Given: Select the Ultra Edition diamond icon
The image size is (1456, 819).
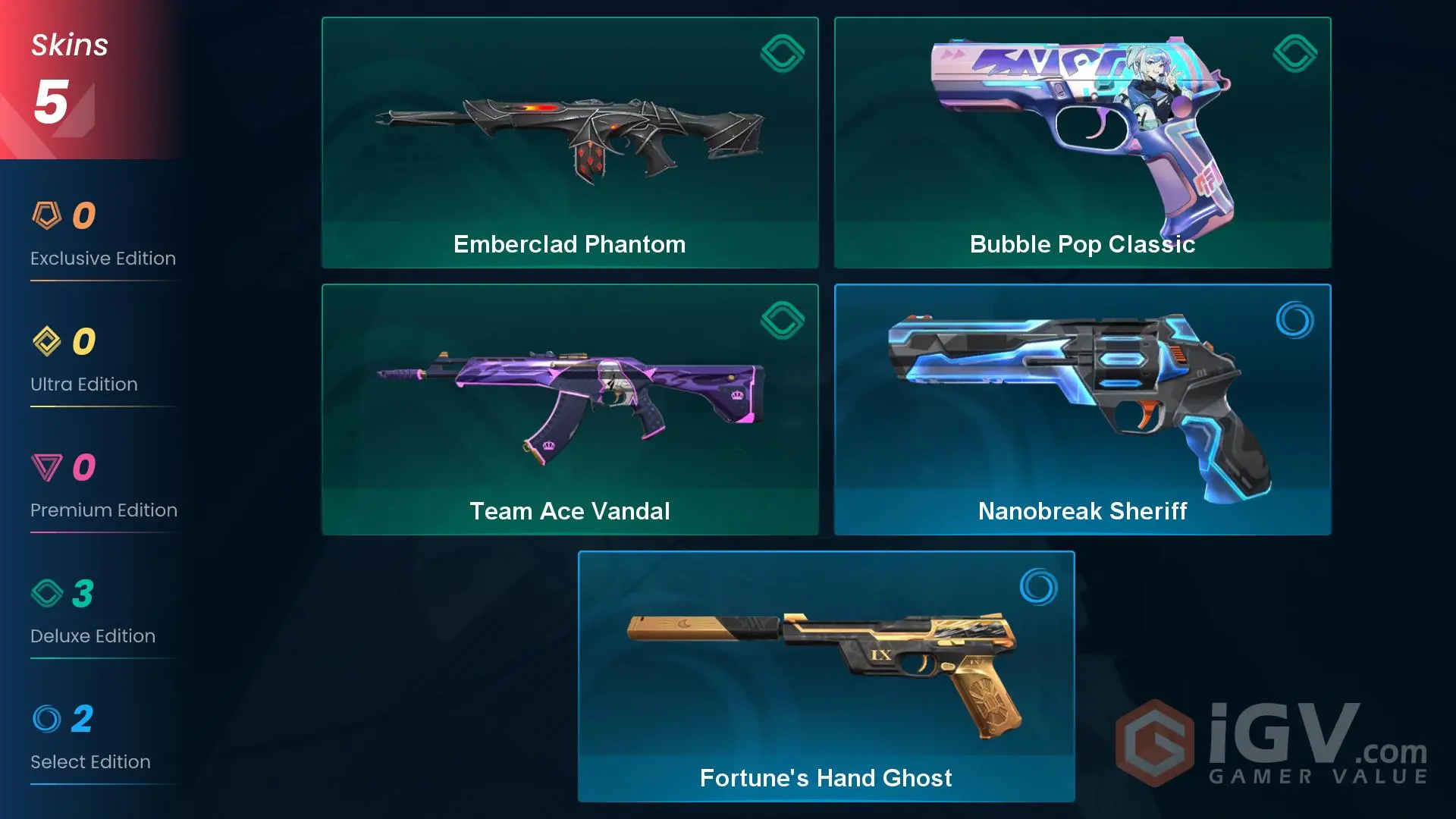Looking at the screenshot, I should point(47,340).
